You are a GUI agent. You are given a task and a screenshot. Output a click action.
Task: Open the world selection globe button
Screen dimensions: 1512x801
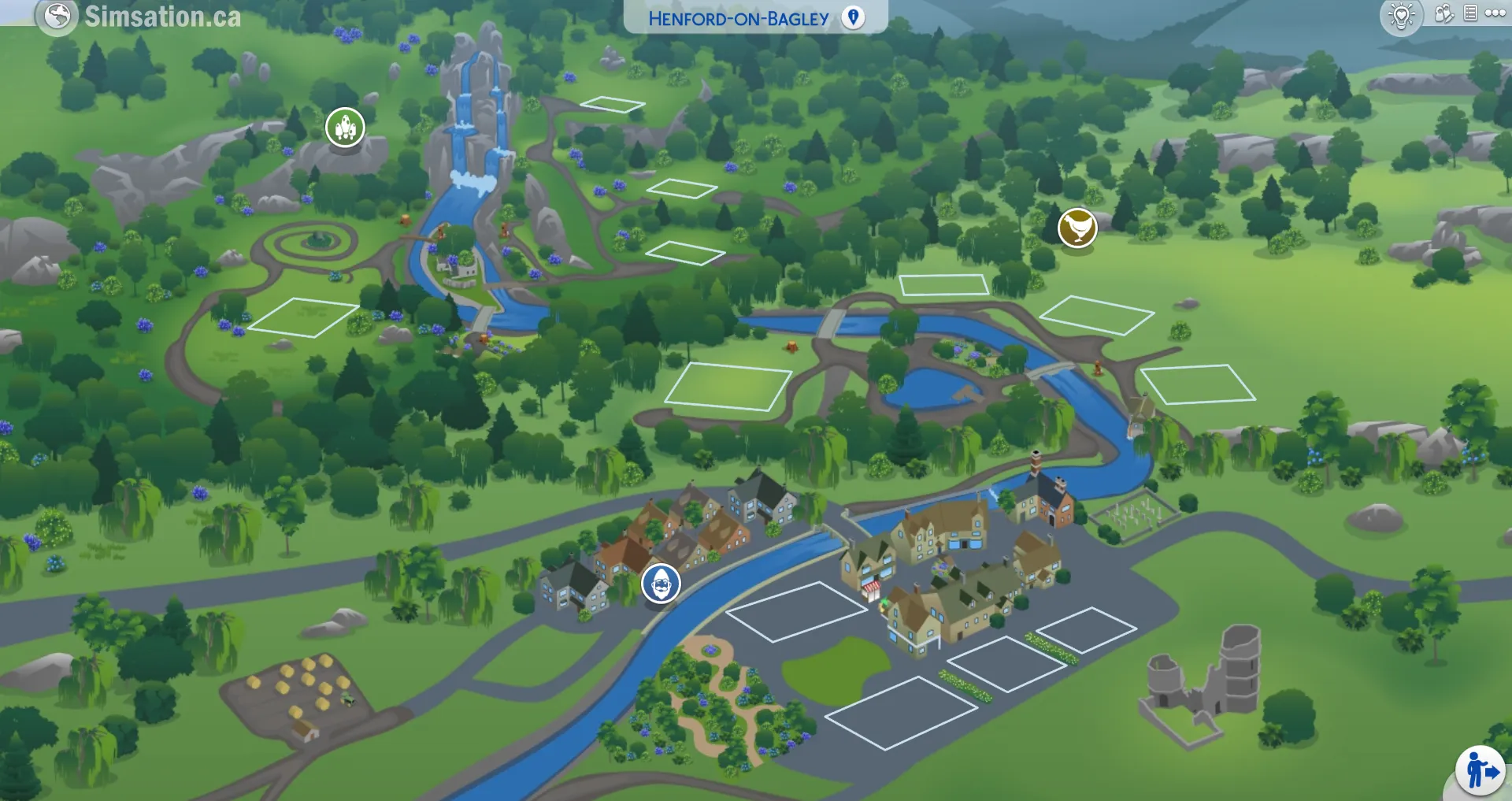point(57,16)
